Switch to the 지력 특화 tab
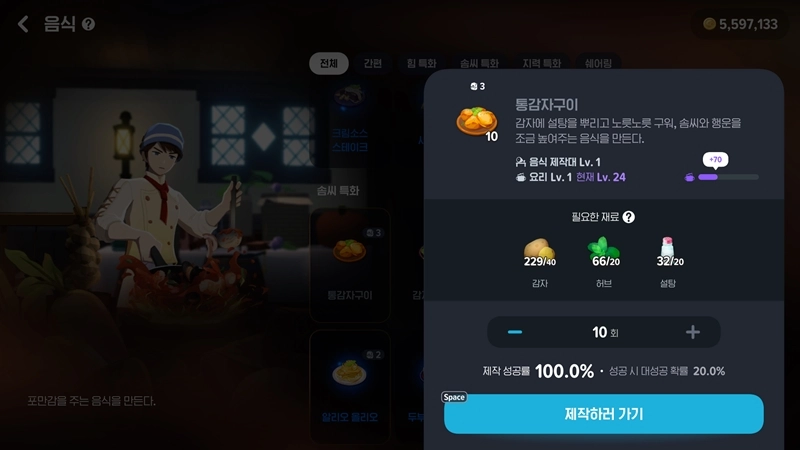 [x=538, y=64]
